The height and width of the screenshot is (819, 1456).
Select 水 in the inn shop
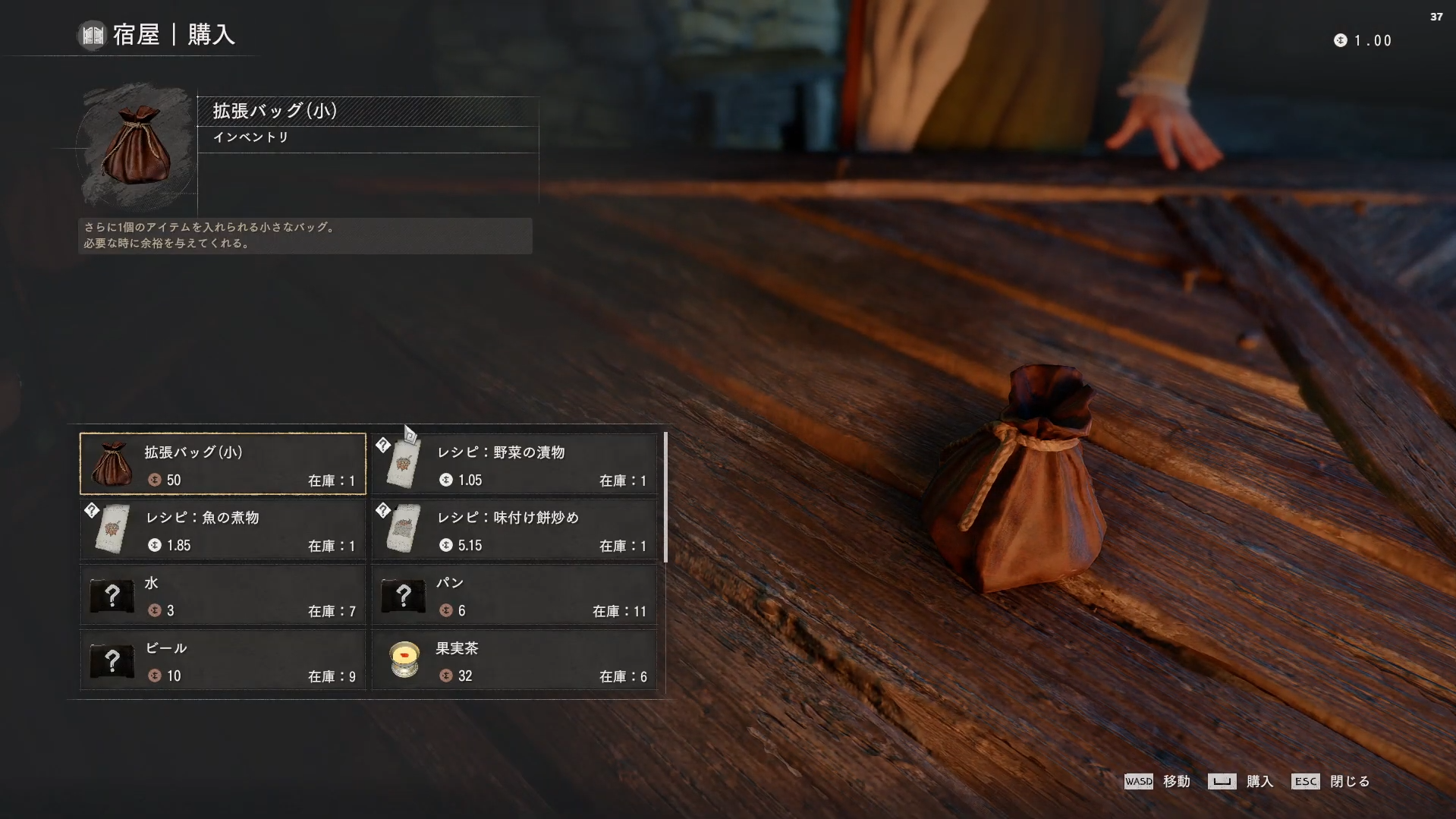tap(223, 595)
